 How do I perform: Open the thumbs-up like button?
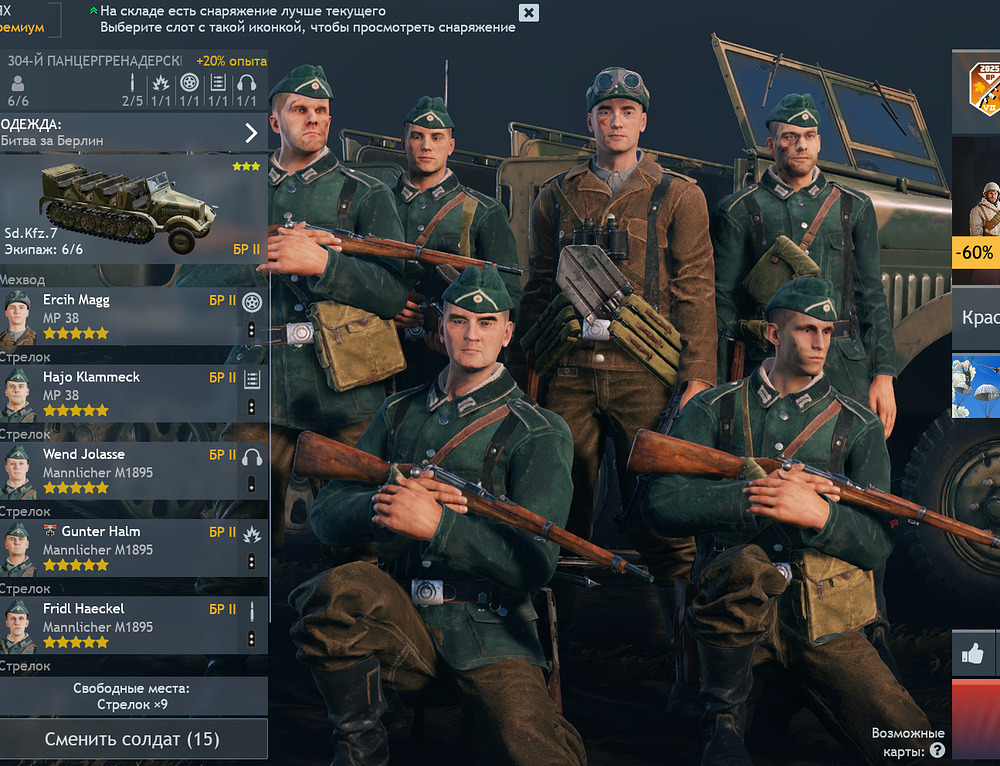(x=972, y=654)
